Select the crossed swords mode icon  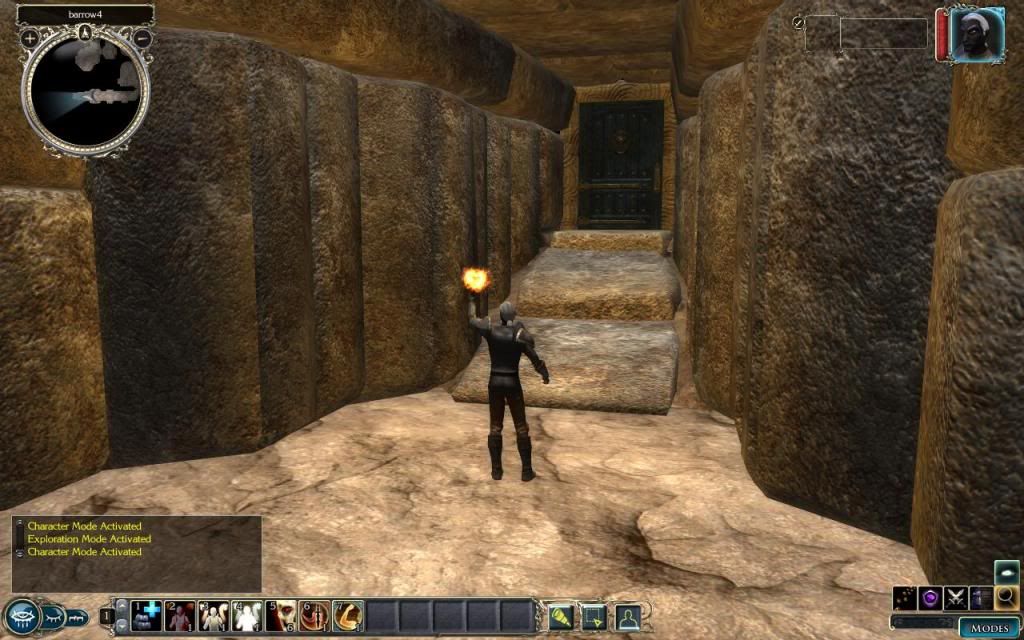coord(957,598)
